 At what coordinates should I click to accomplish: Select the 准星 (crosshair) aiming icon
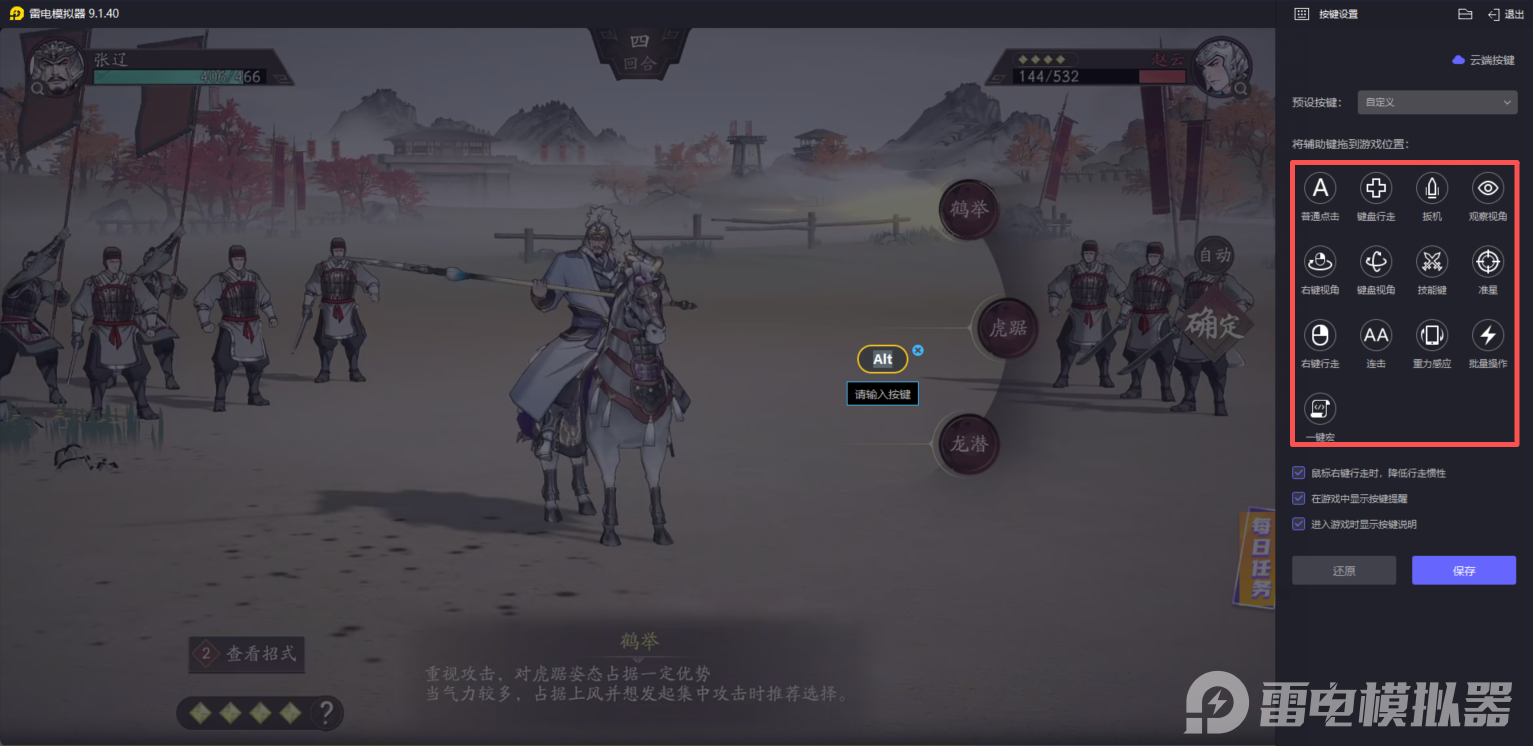tap(1487, 262)
